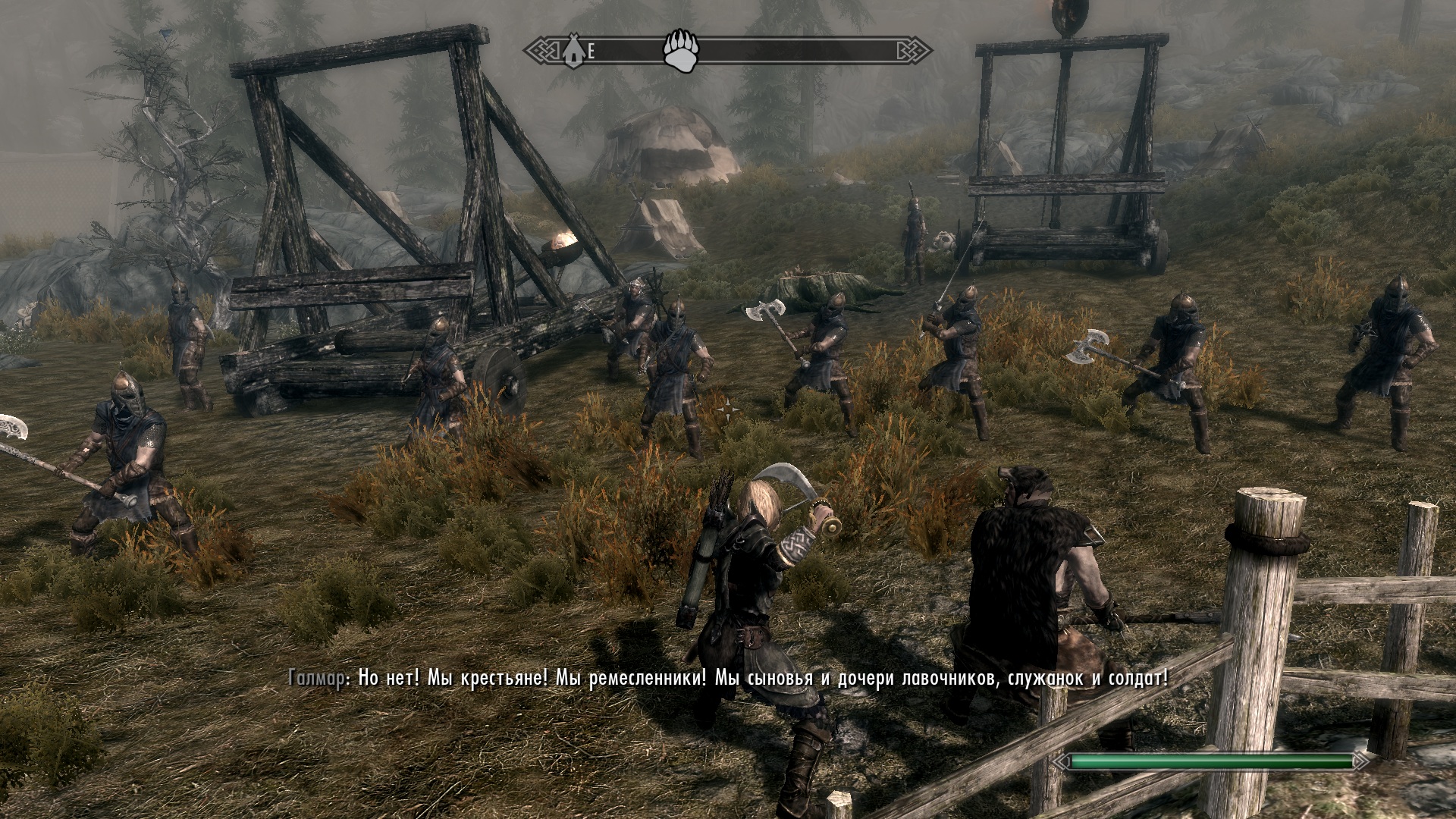
Task: Click the bear paw marker on the compass
Action: pos(680,51)
